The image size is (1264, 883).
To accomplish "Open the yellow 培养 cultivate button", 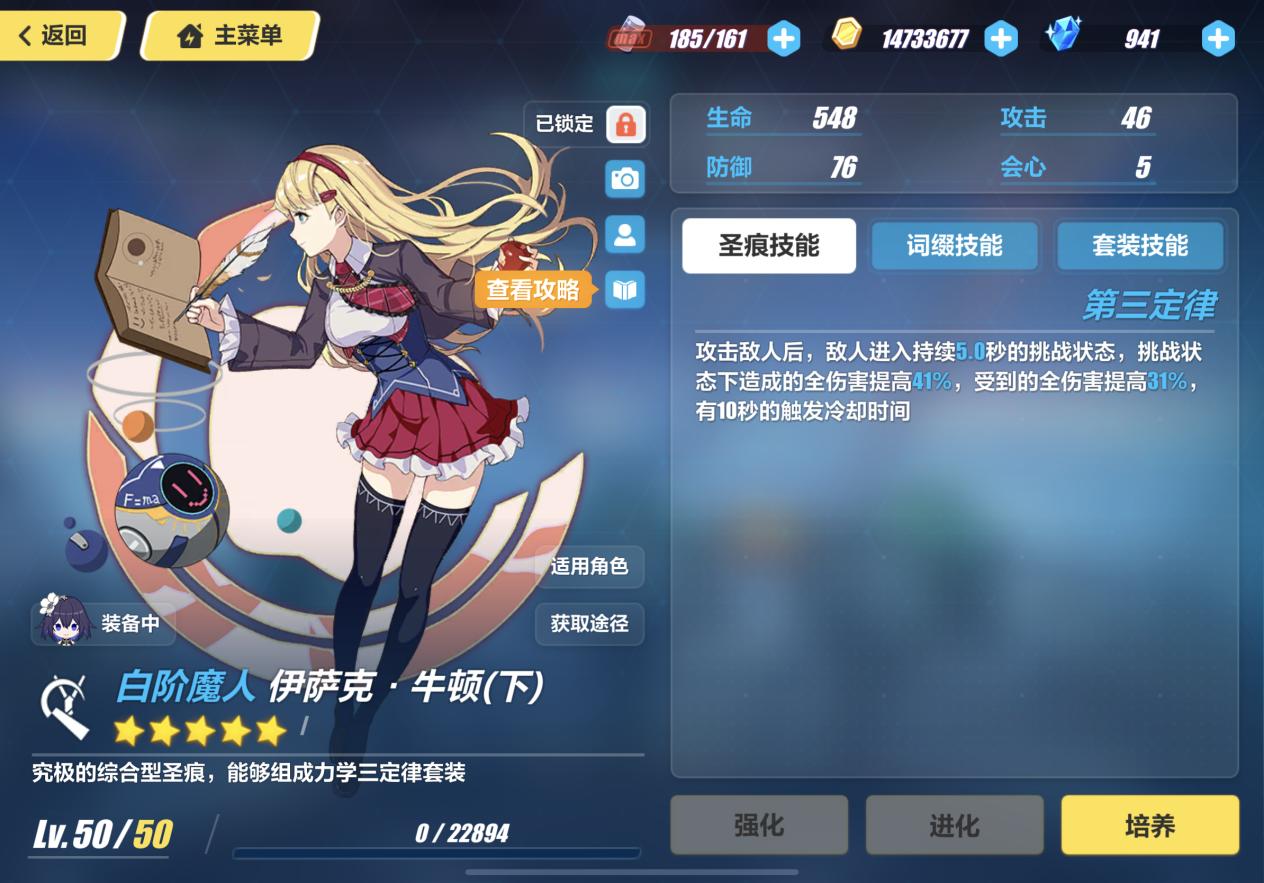I will [1149, 825].
